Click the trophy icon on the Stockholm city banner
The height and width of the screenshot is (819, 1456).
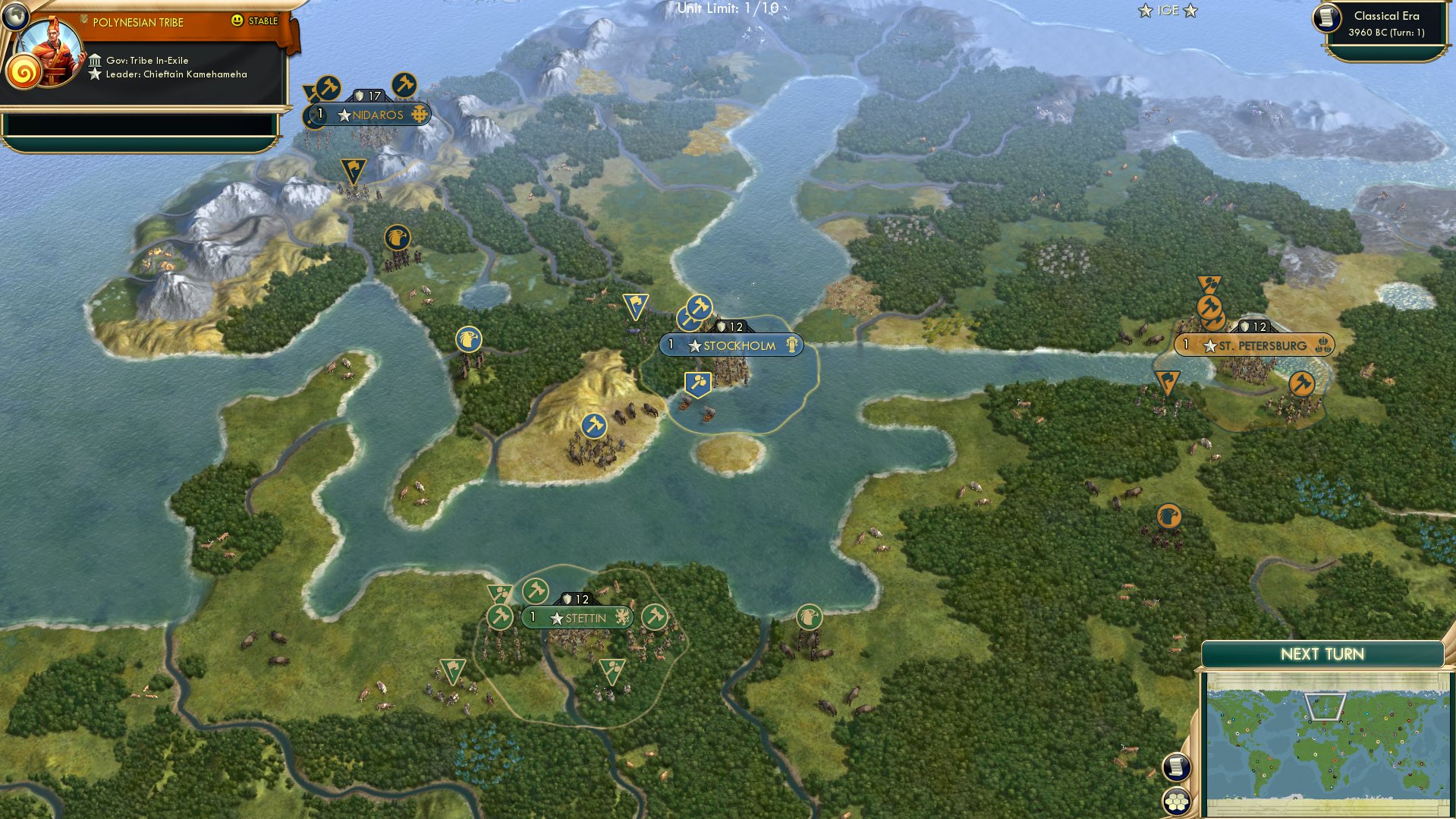pos(791,345)
